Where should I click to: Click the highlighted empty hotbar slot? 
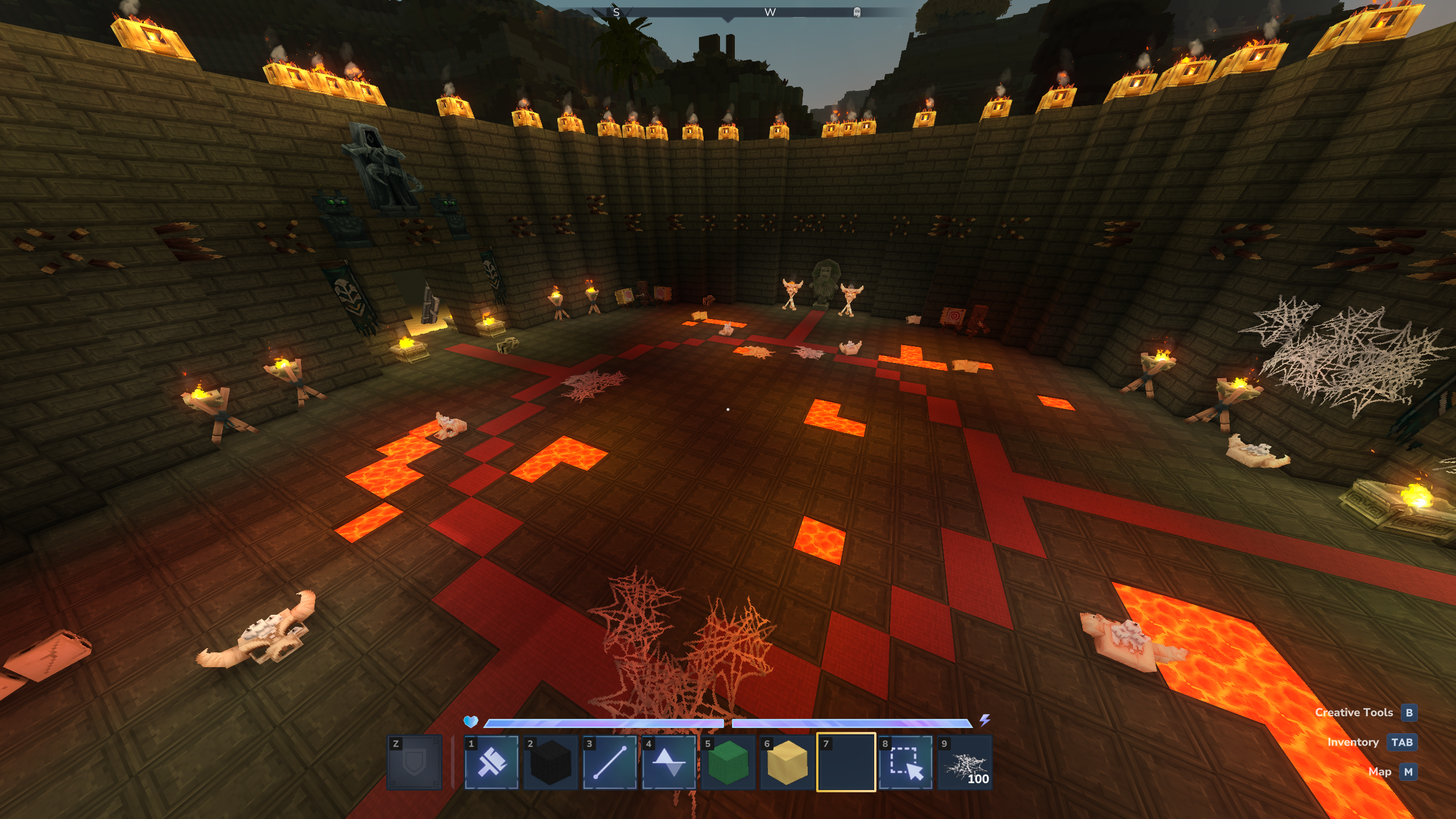click(x=846, y=763)
